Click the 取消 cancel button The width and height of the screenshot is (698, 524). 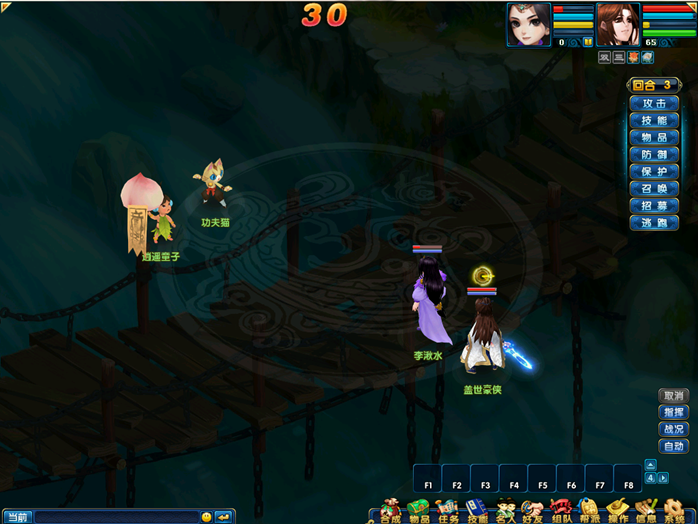coord(674,396)
